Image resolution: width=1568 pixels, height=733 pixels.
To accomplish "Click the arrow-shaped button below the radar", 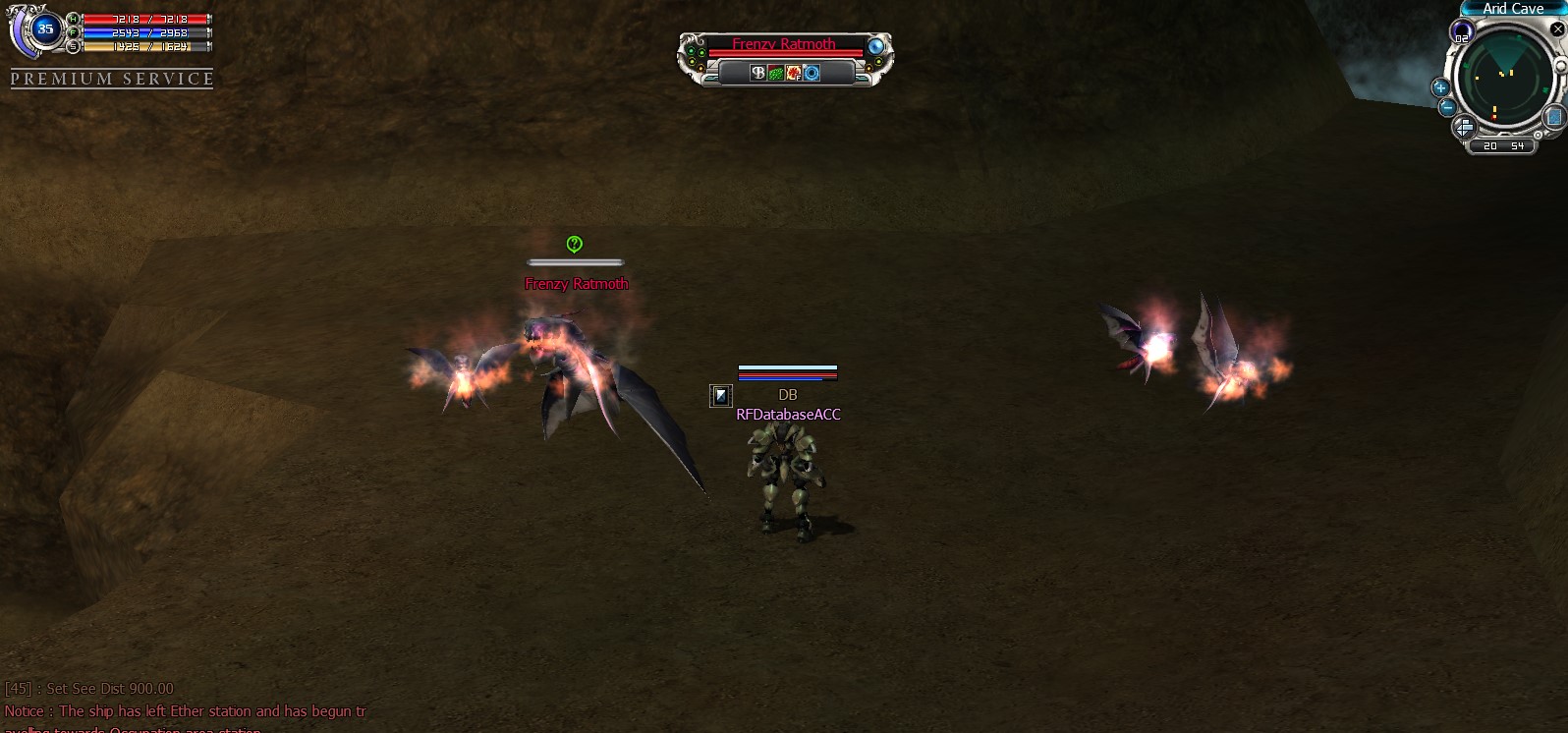I will click(1464, 128).
